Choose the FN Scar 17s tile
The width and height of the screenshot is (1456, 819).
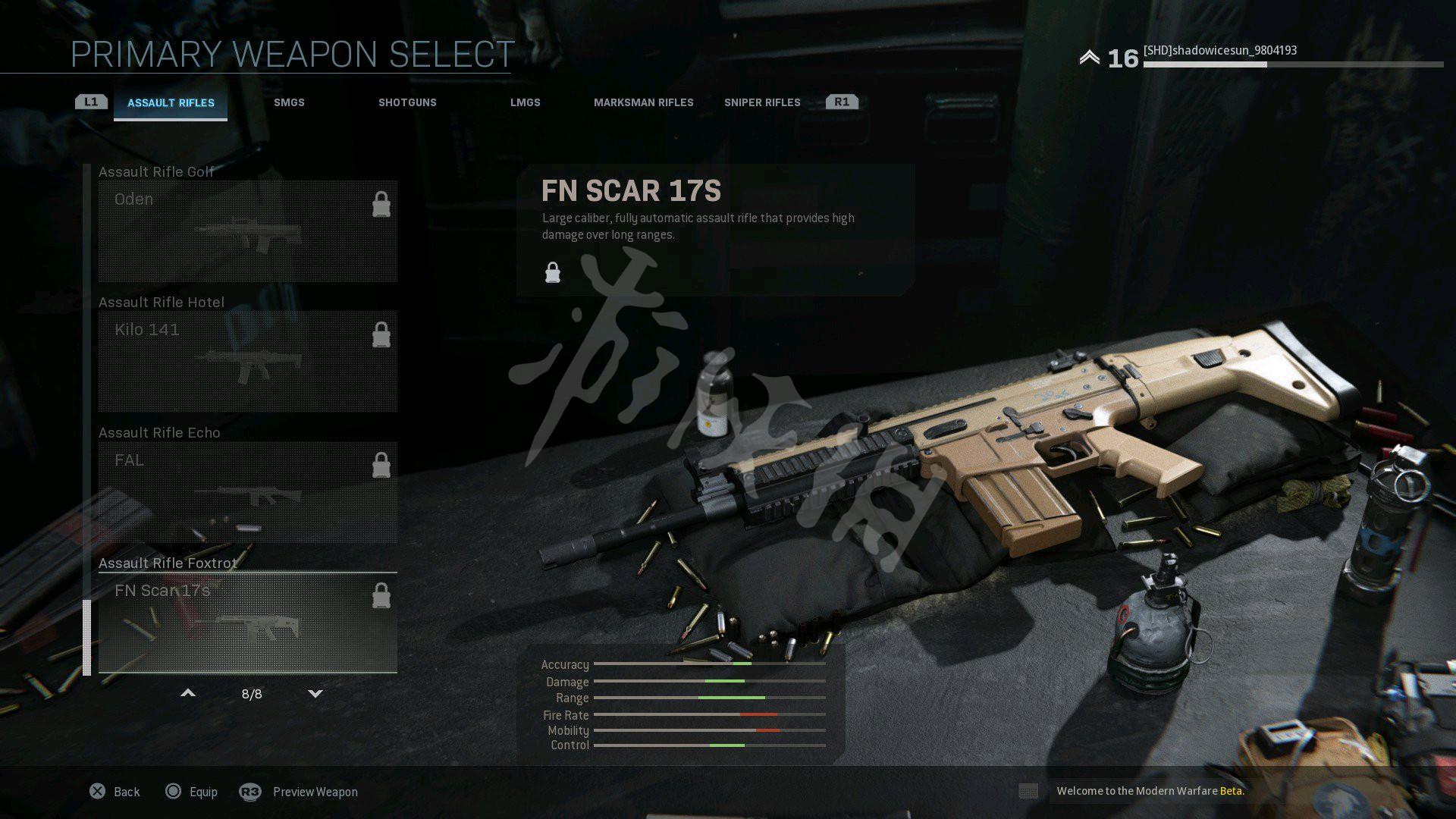247,623
